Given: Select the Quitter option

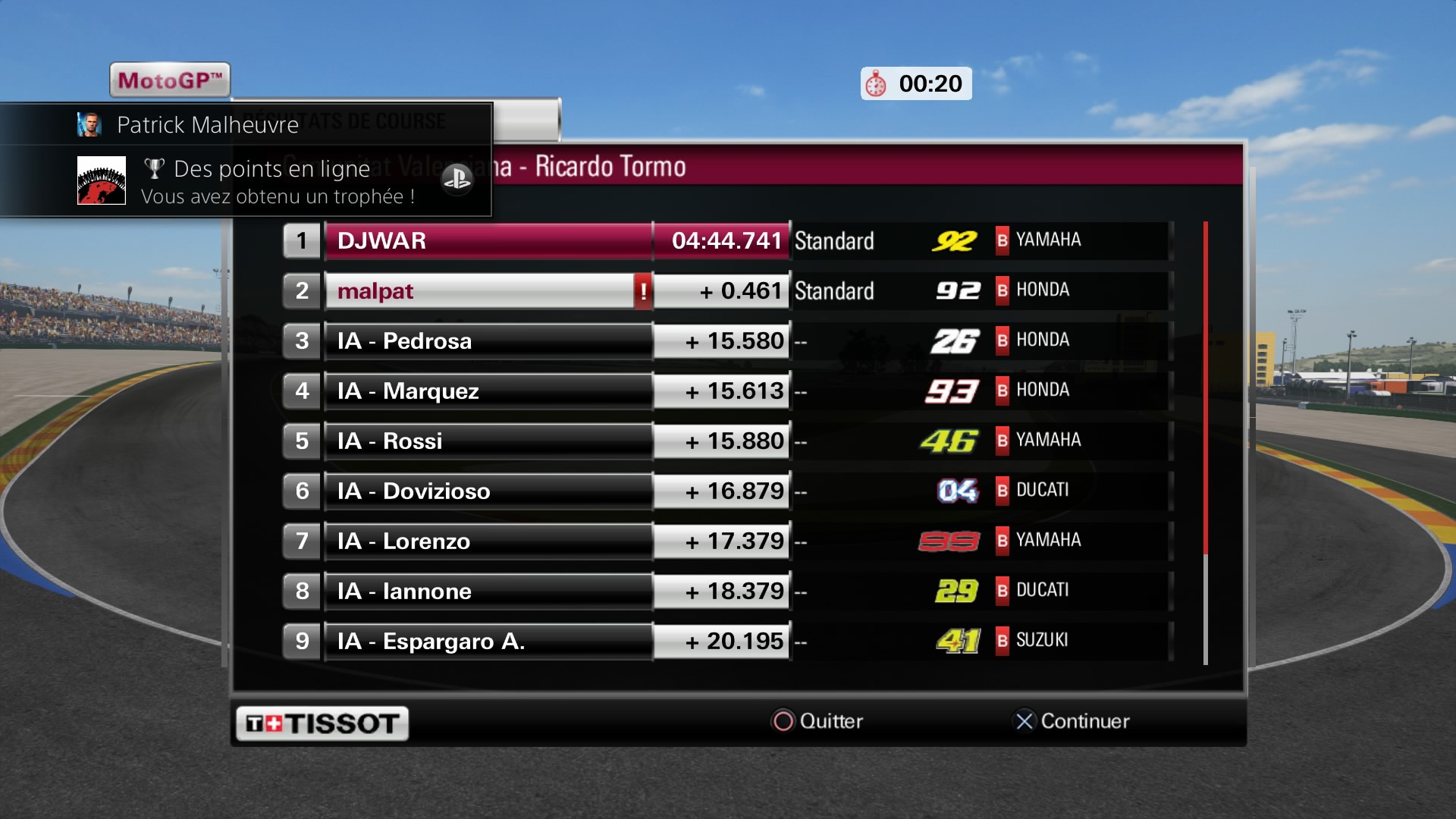Looking at the screenshot, I should tap(817, 721).
